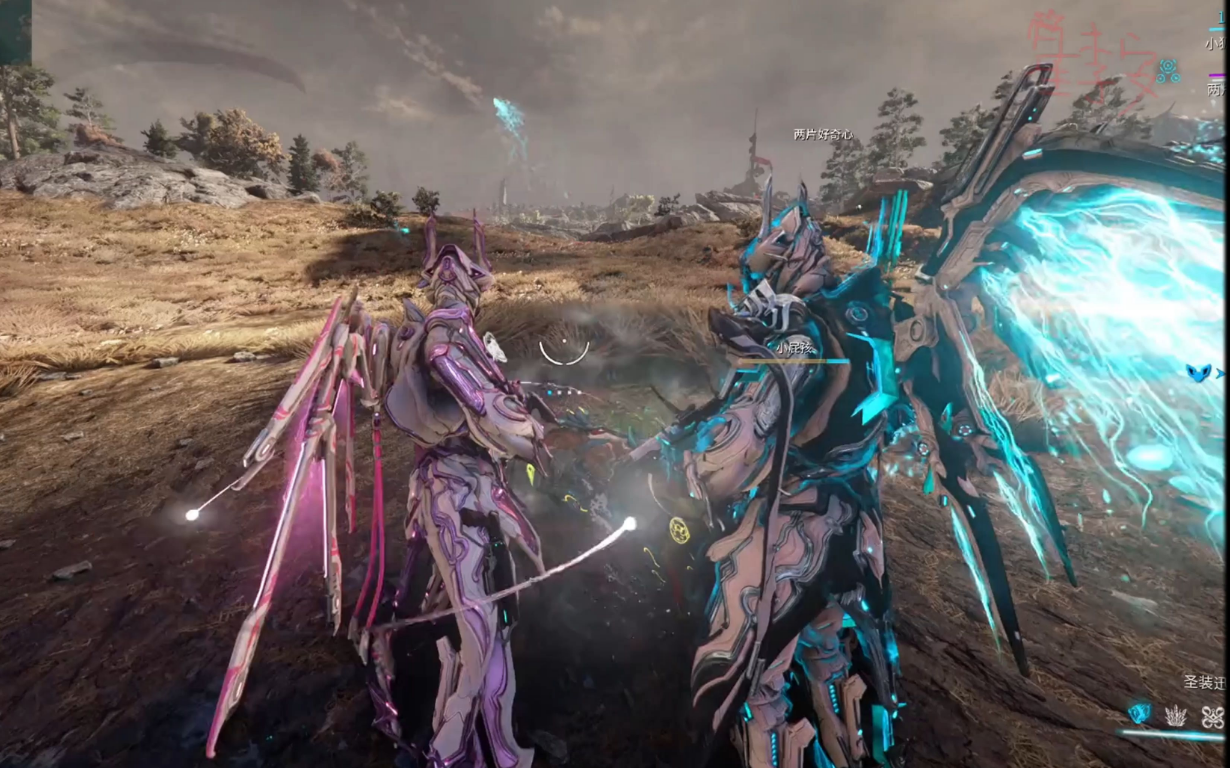Select the white spiky crystal cluster ability
The image size is (1230, 768).
(1176, 715)
